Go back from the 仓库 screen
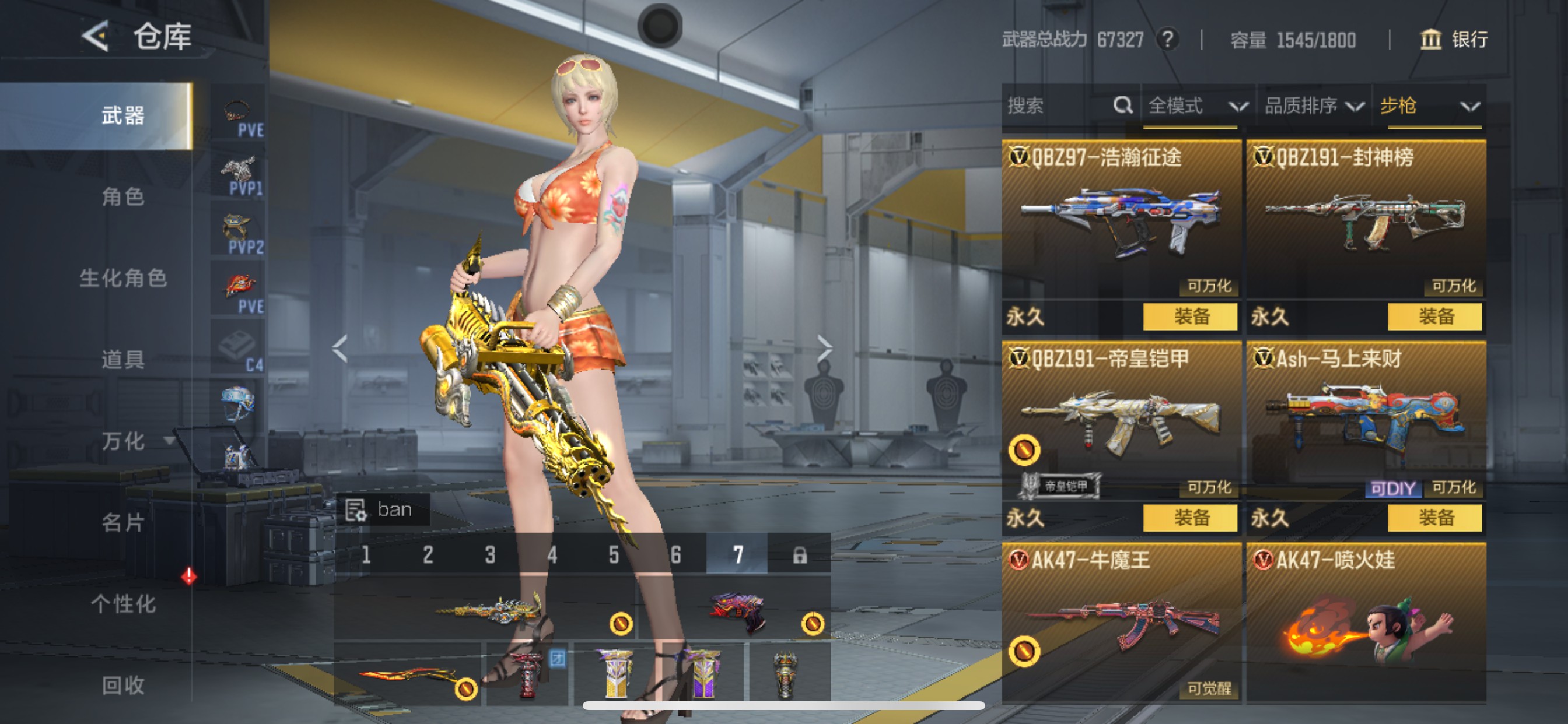 point(96,36)
